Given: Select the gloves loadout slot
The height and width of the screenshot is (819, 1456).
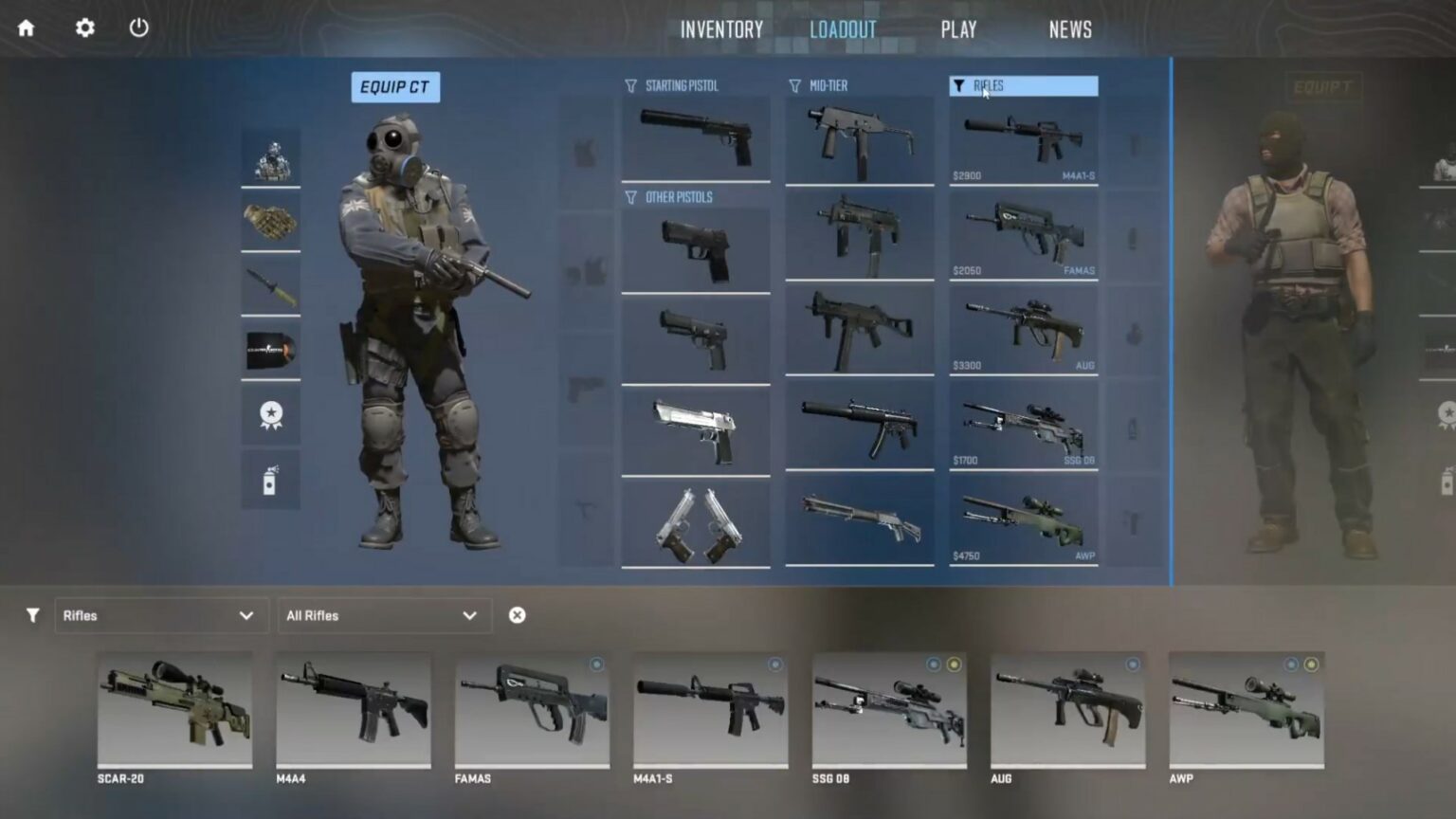Looking at the screenshot, I should coord(270,223).
